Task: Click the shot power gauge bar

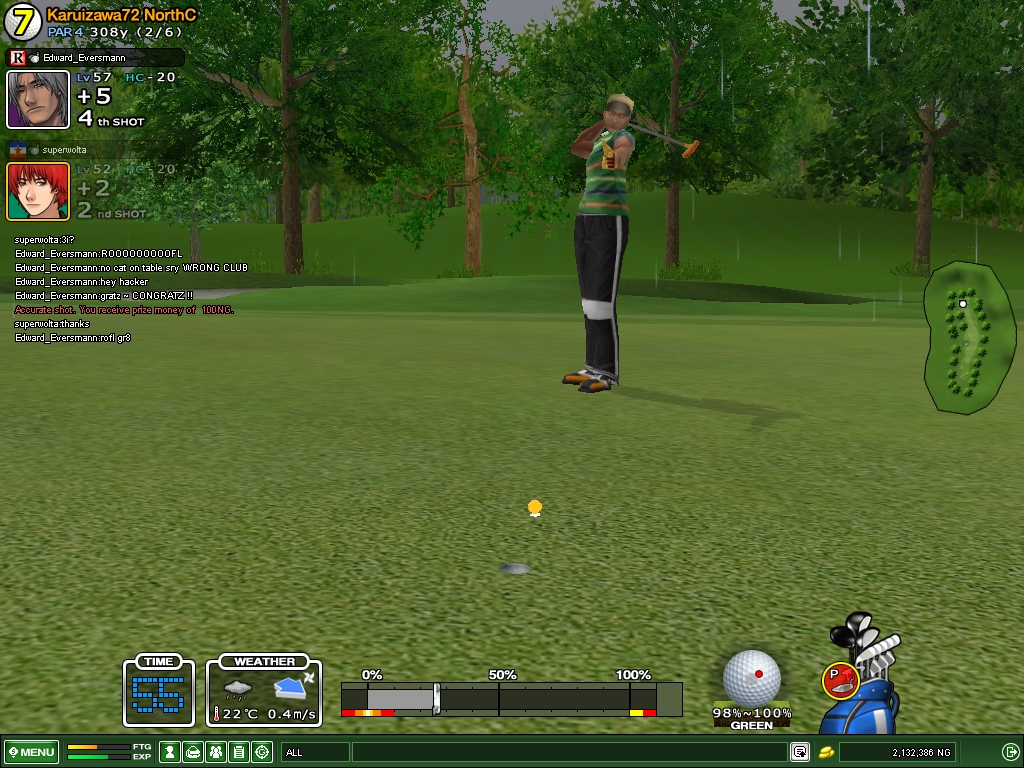Action: click(511, 697)
